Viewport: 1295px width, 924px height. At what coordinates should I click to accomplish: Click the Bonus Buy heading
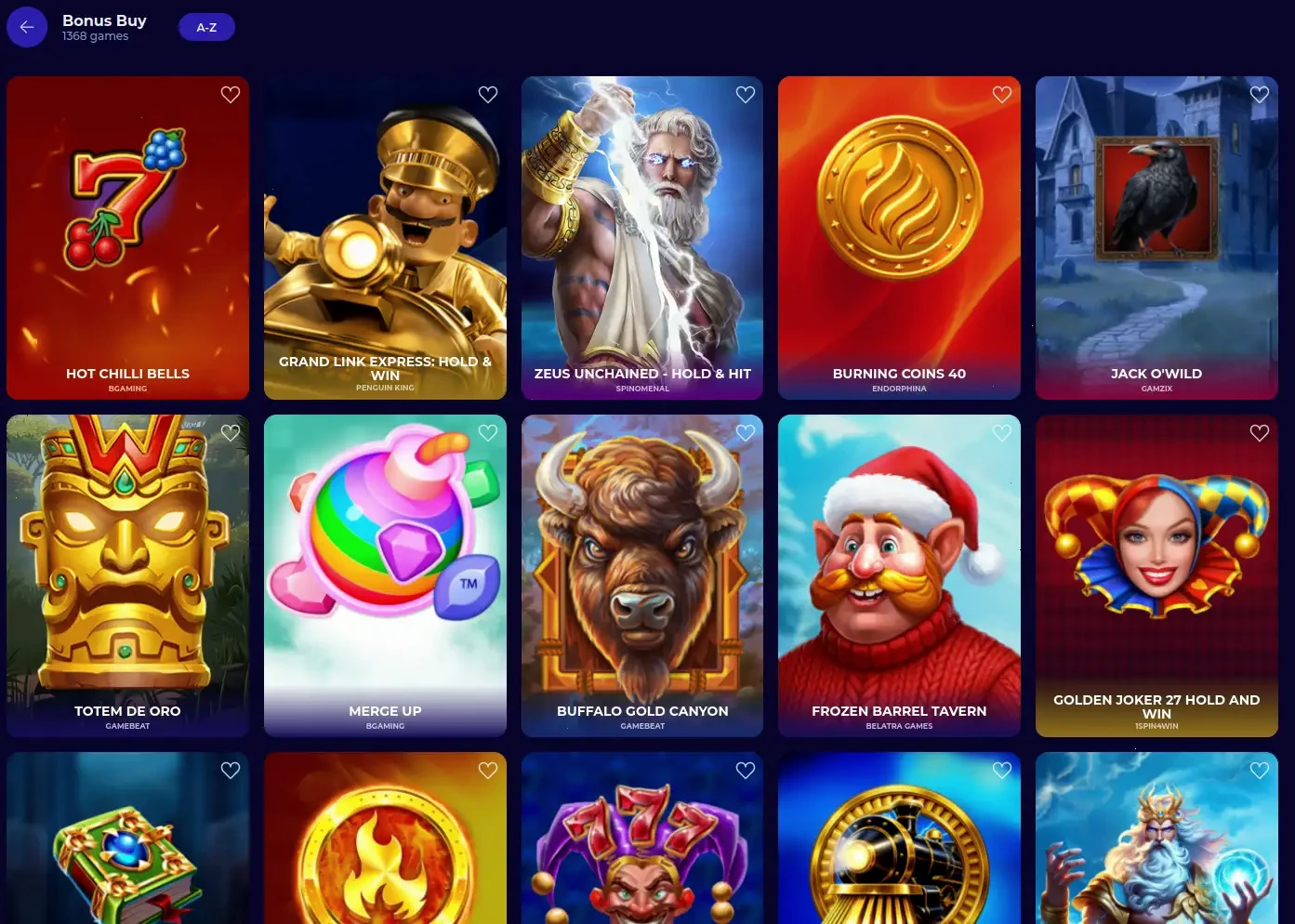104,20
